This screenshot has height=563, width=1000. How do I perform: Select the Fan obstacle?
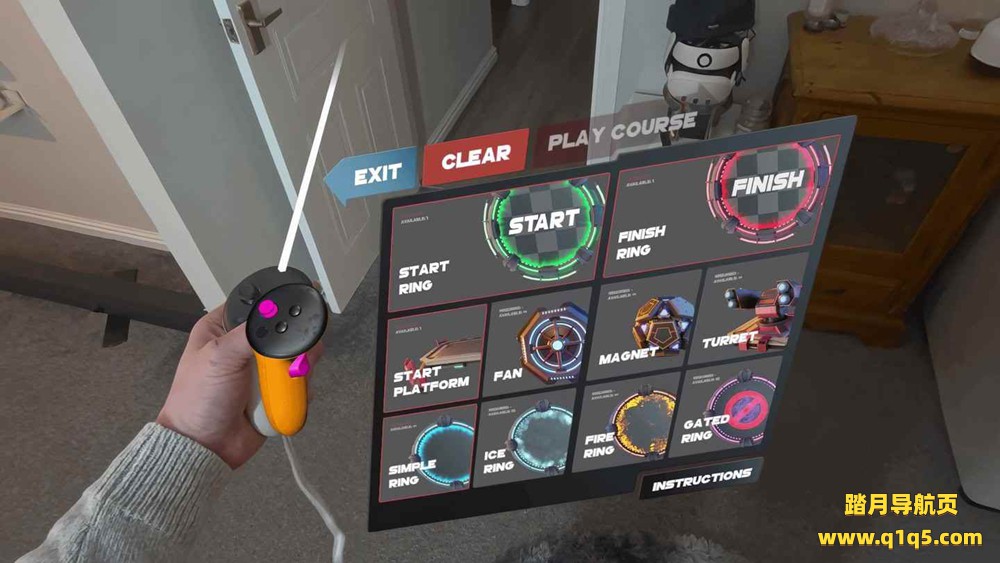(x=541, y=345)
